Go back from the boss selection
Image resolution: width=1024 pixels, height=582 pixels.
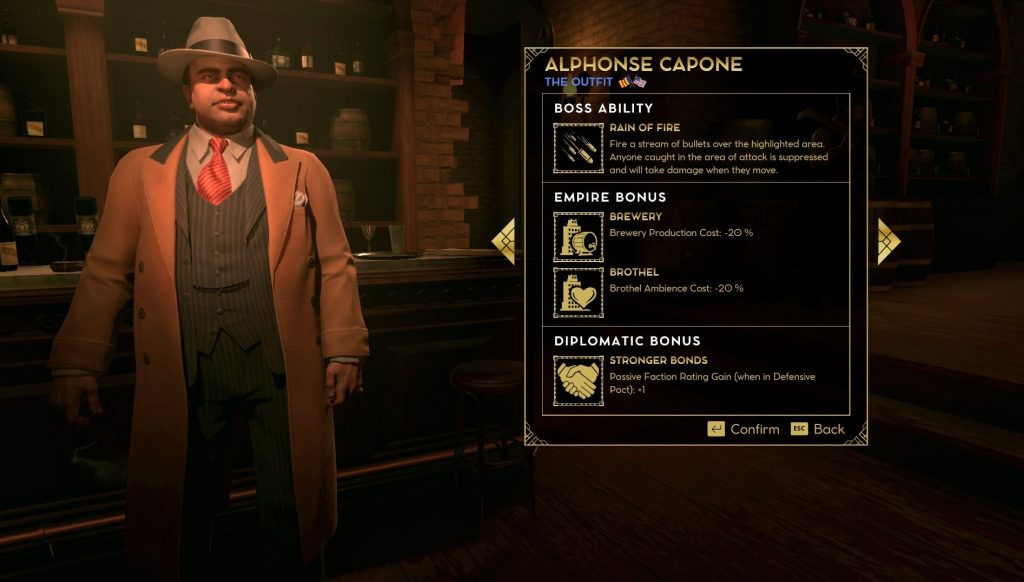(818, 429)
